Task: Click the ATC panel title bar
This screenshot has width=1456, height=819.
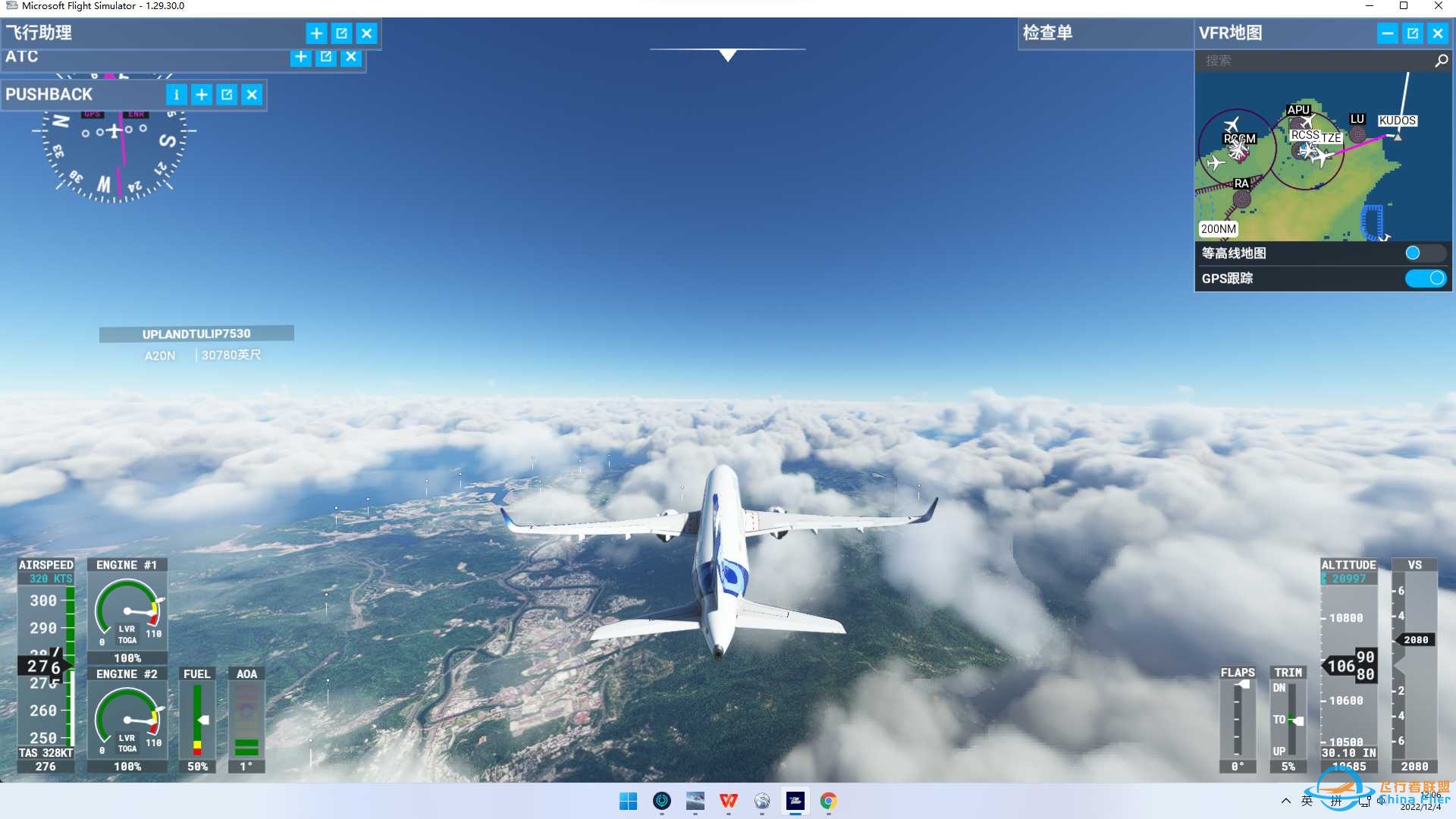Action: point(114,57)
